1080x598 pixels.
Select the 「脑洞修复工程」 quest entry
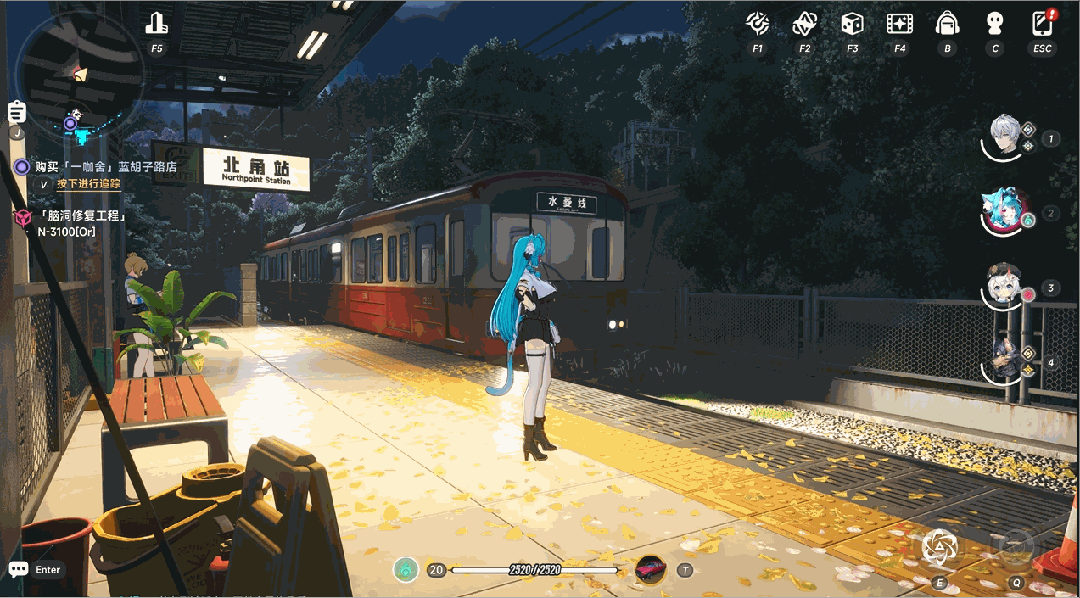click(x=82, y=215)
